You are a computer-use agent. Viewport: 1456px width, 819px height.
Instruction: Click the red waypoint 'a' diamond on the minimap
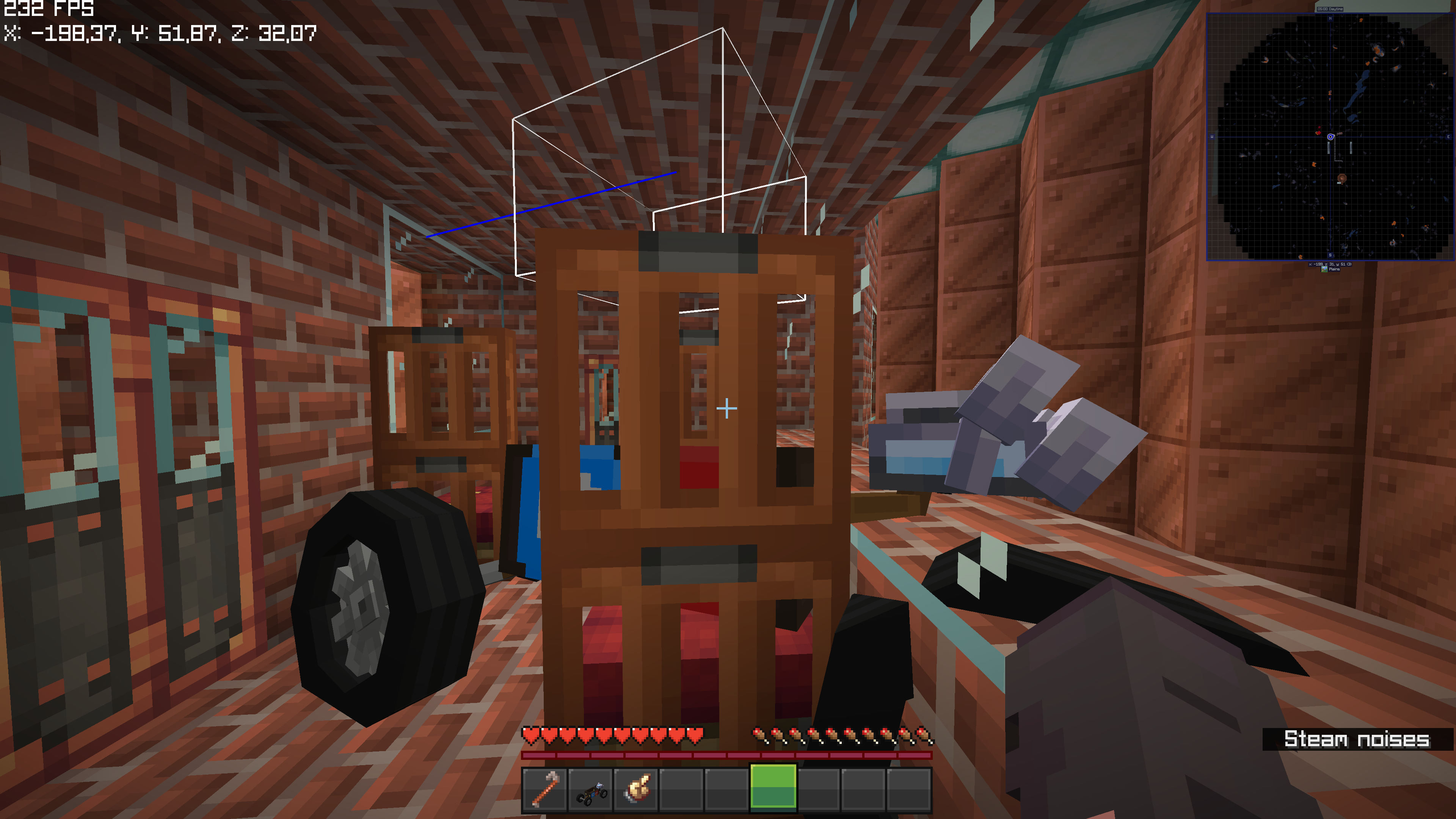click(x=1319, y=133)
